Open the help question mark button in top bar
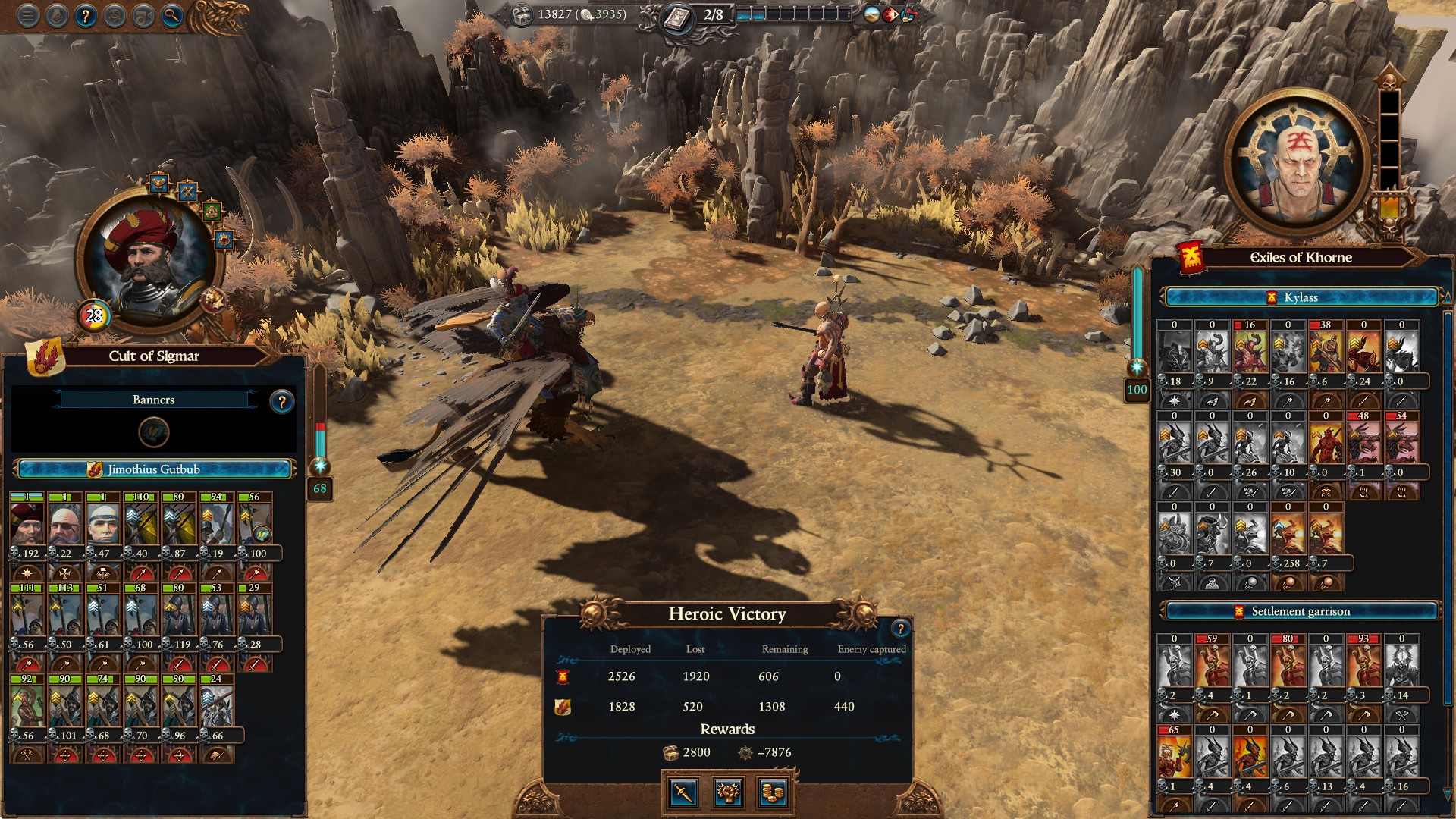This screenshot has height=819, width=1456. coord(86,16)
